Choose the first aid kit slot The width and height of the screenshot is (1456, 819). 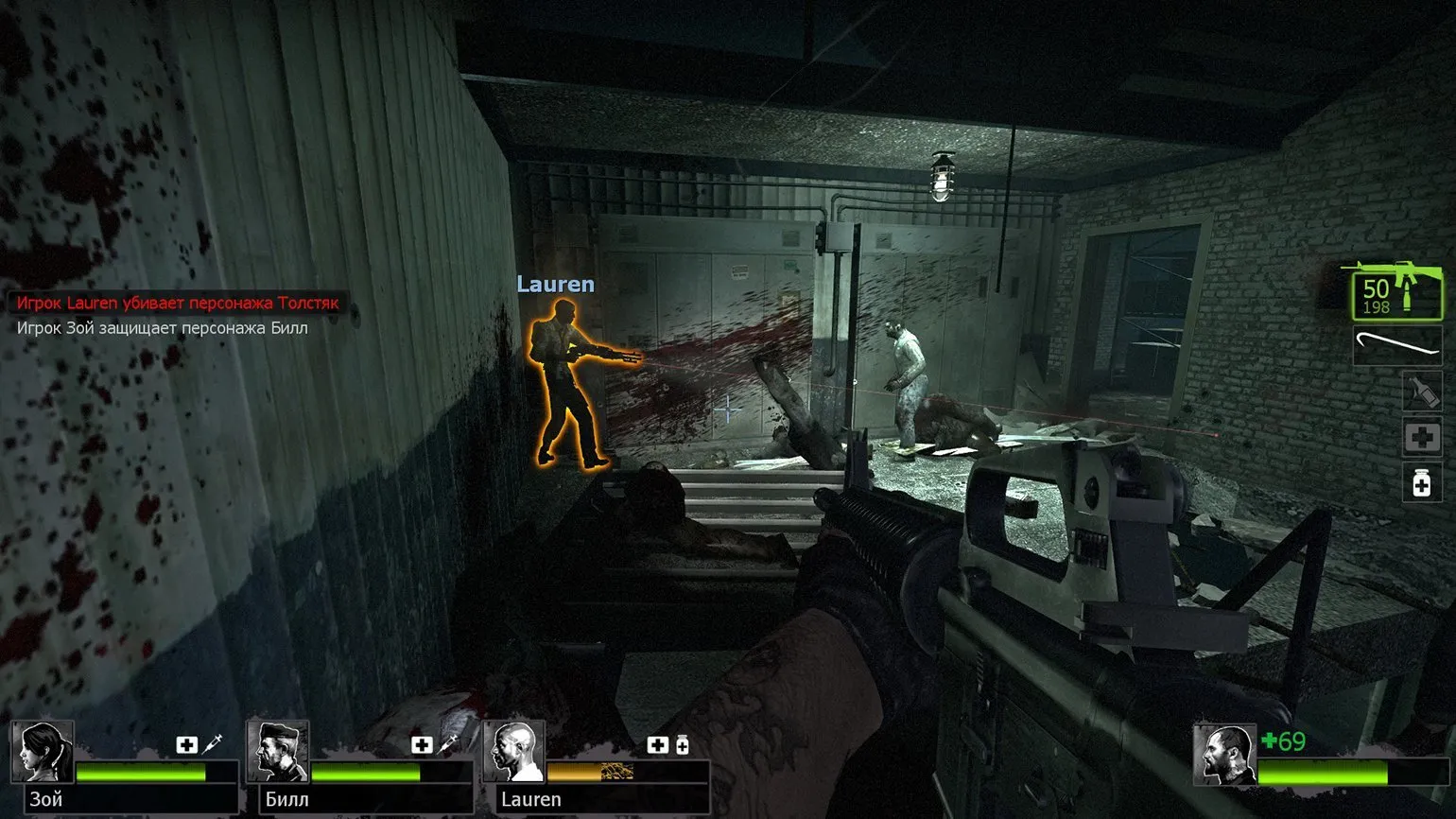pos(1421,438)
